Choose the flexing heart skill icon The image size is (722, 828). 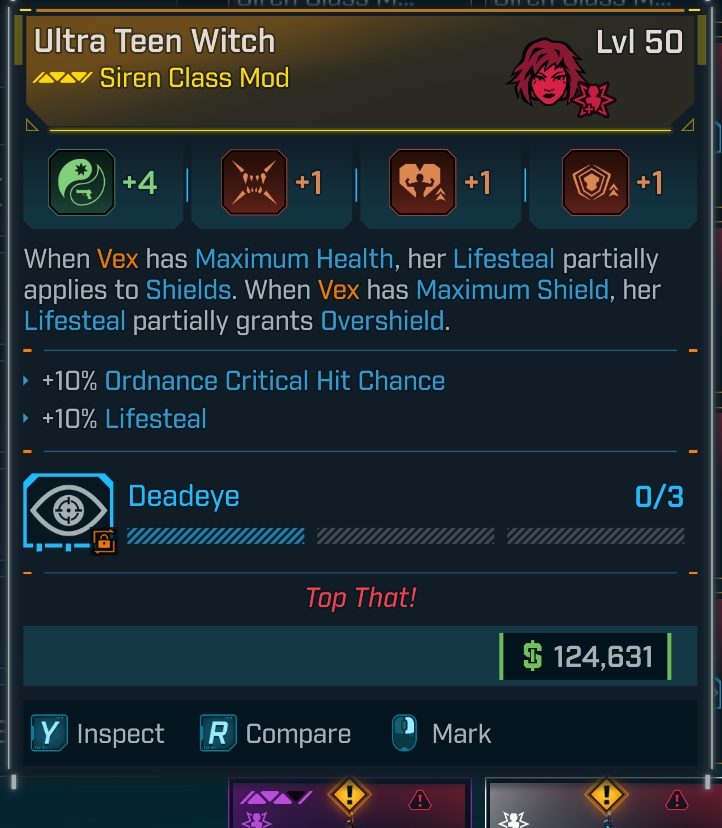423,183
